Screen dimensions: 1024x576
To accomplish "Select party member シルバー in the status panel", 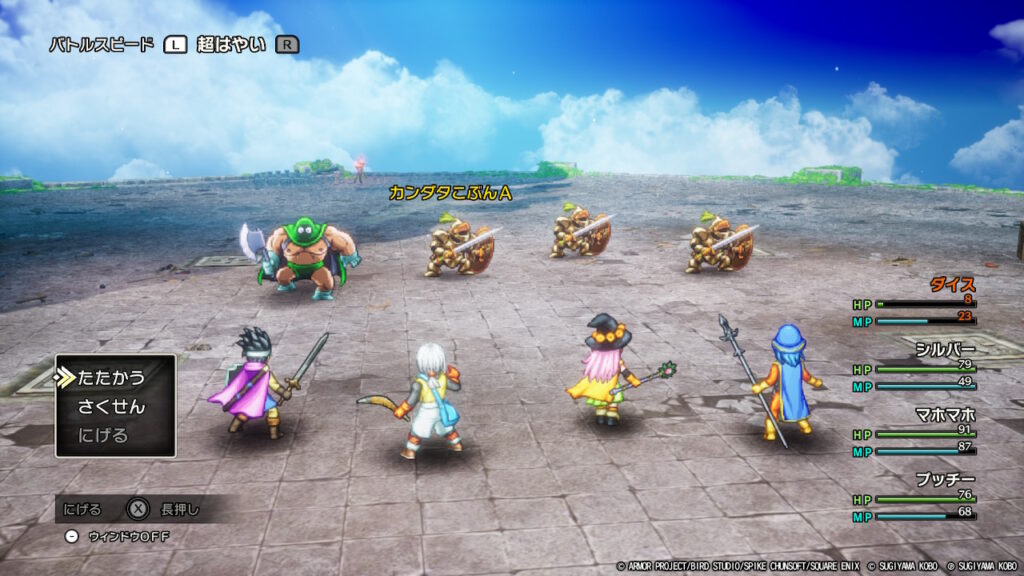I will [945, 349].
